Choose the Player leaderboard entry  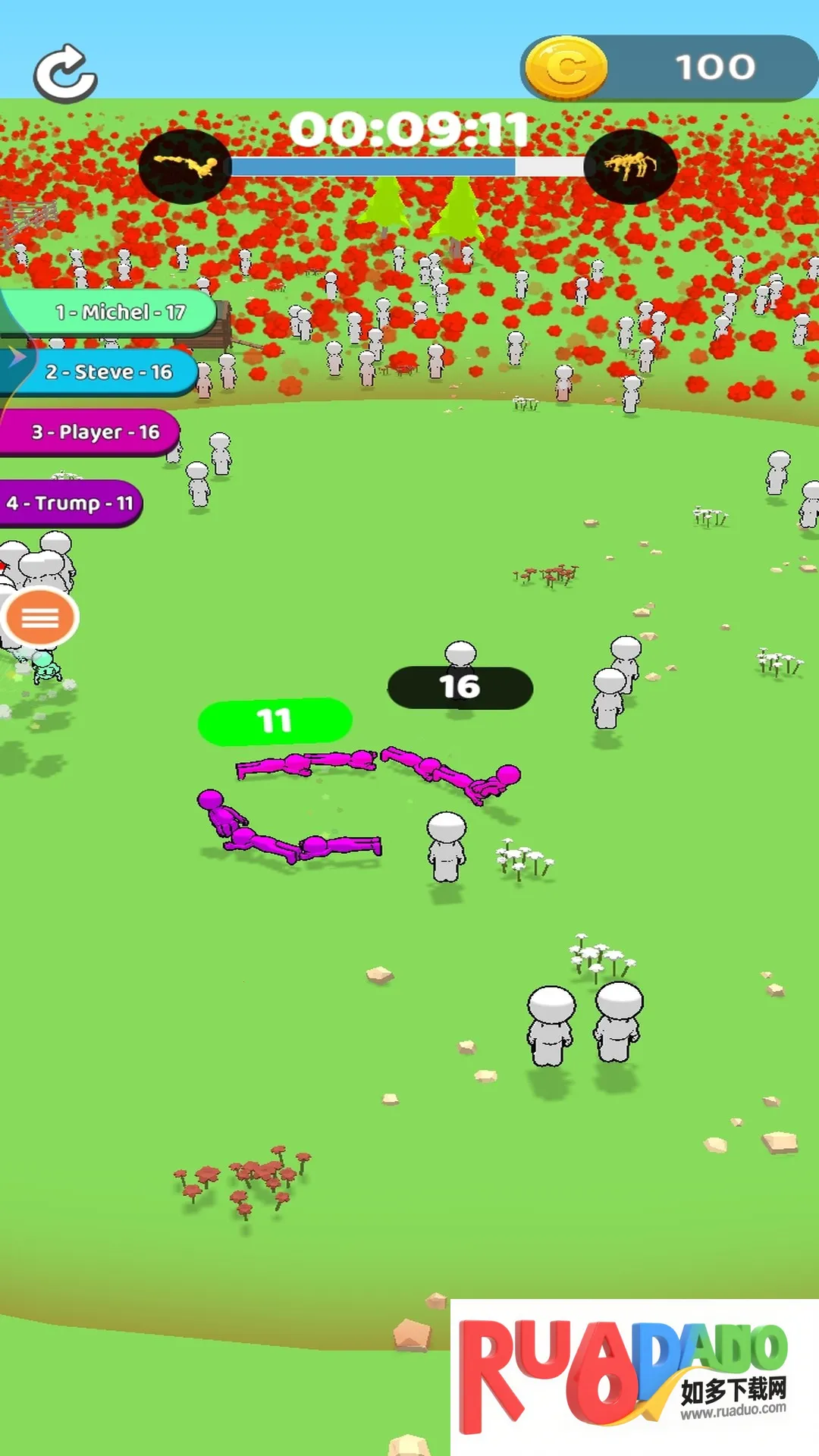[x=91, y=432]
